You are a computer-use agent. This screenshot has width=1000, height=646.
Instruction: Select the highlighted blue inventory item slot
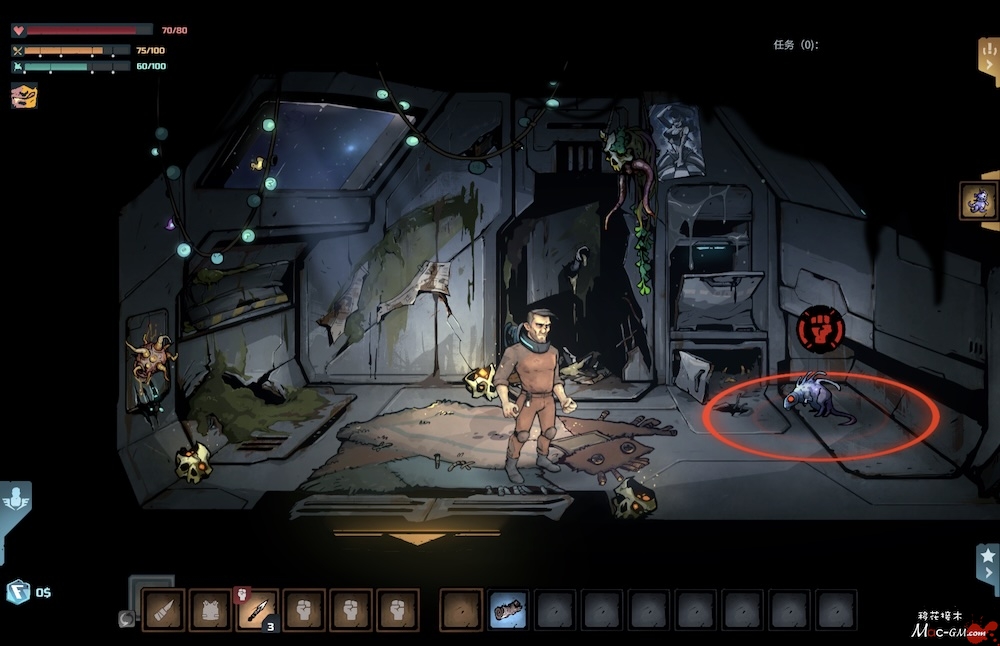[x=509, y=610]
